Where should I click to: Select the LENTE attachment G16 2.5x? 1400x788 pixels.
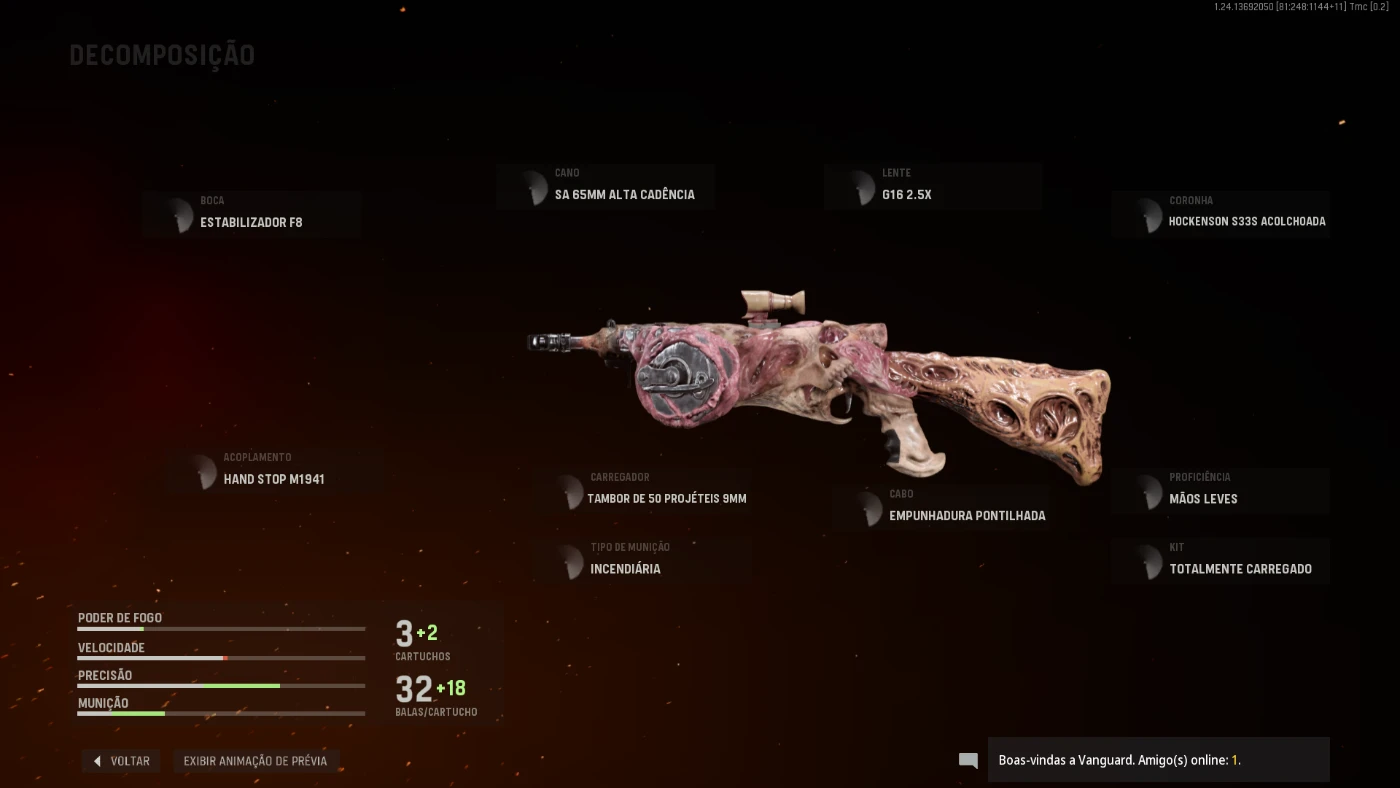pos(933,186)
